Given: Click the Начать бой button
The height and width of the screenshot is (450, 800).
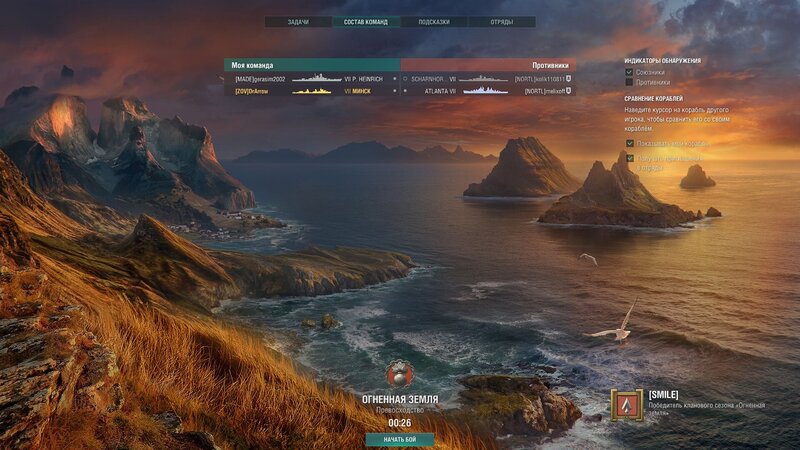Looking at the screenshot, I should coord(399,439).
